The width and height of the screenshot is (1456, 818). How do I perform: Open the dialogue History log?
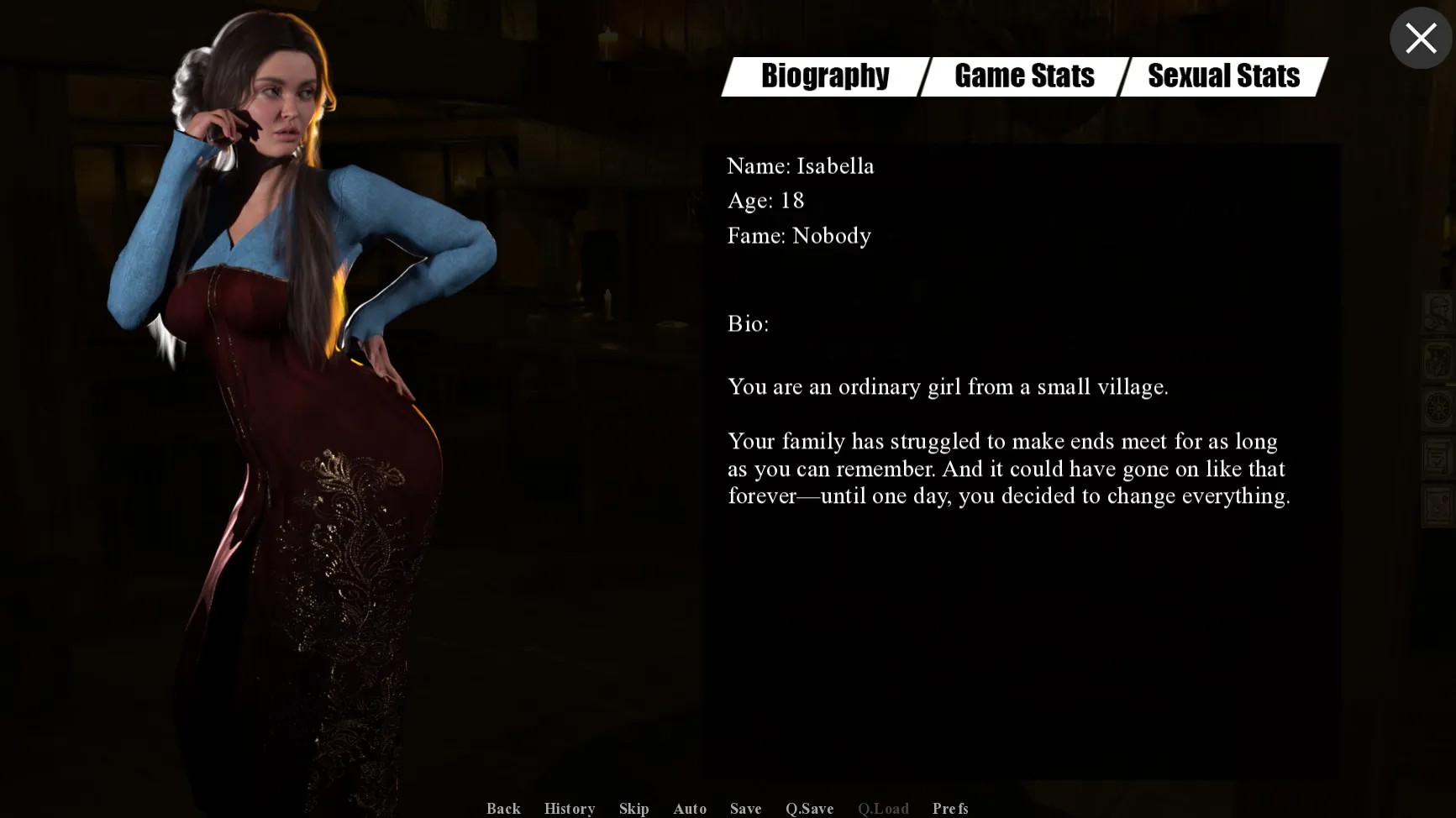[x=570, y=808]
